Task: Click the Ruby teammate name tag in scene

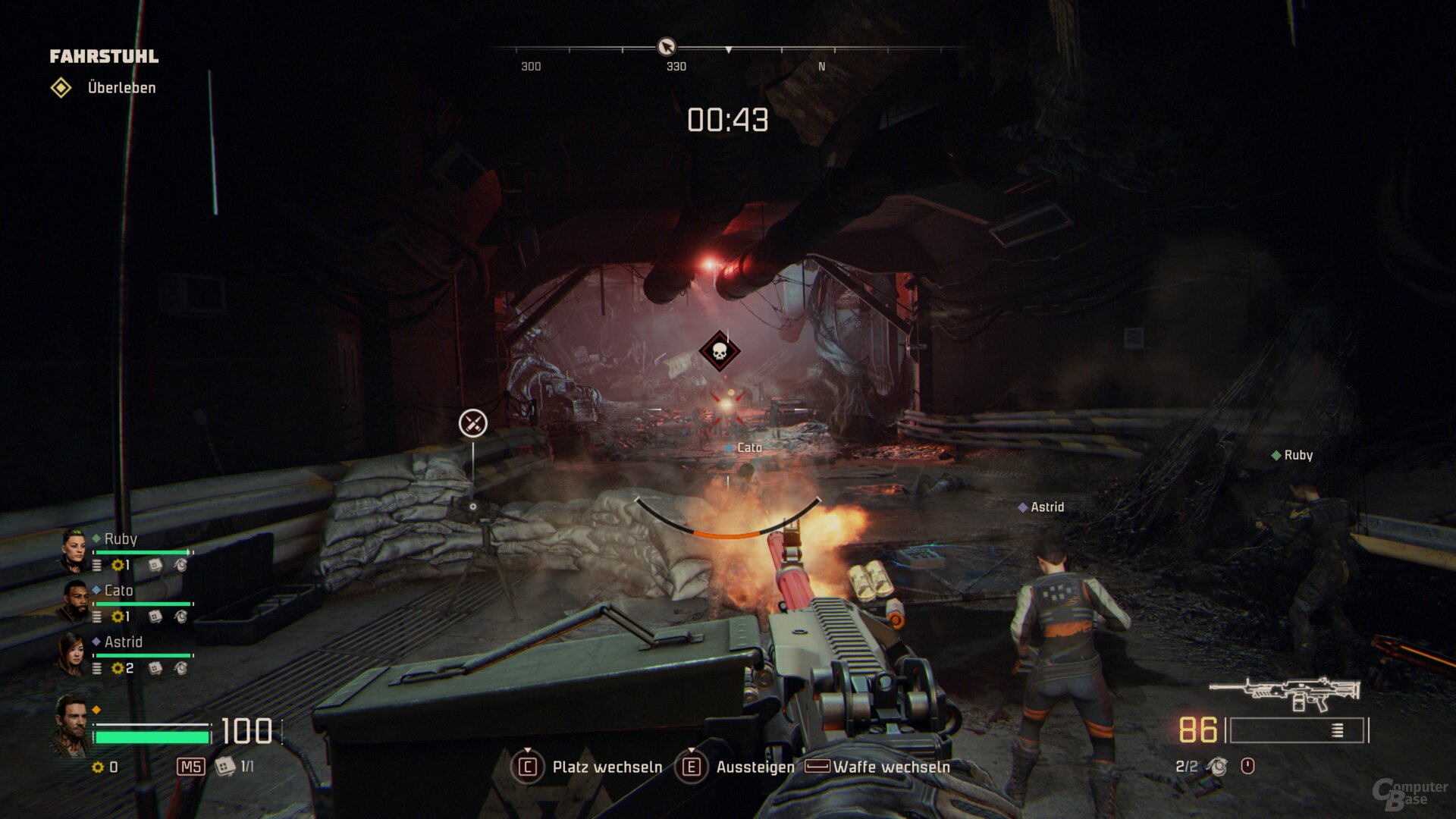Action: coord(1292,455)
